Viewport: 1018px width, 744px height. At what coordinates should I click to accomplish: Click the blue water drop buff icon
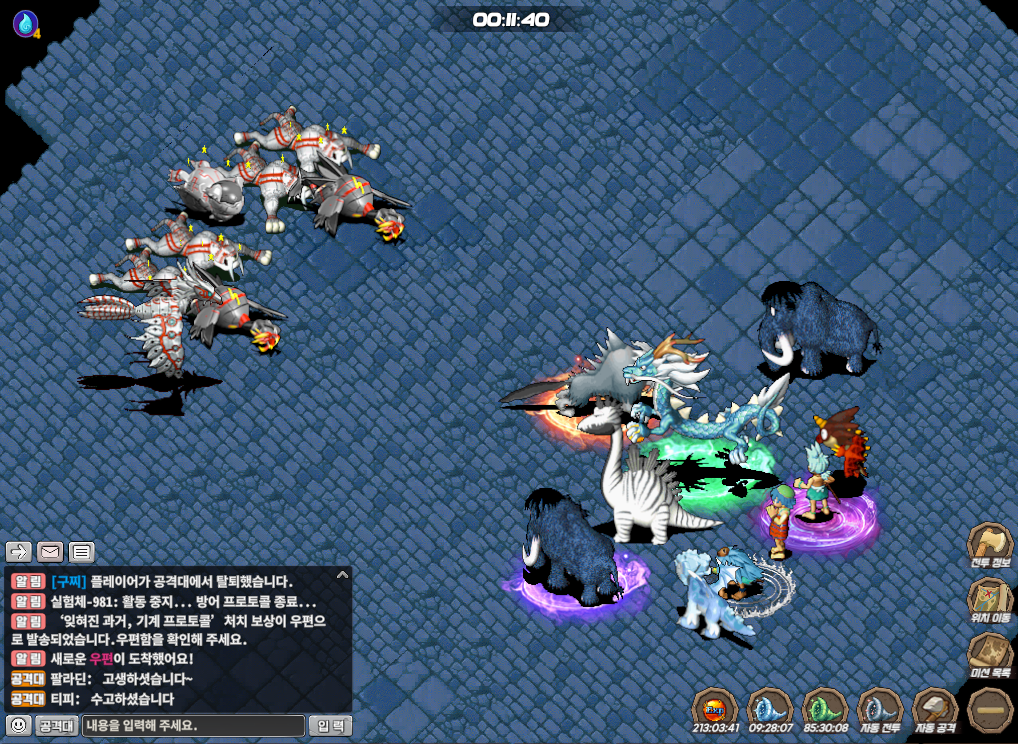point(25,23)
